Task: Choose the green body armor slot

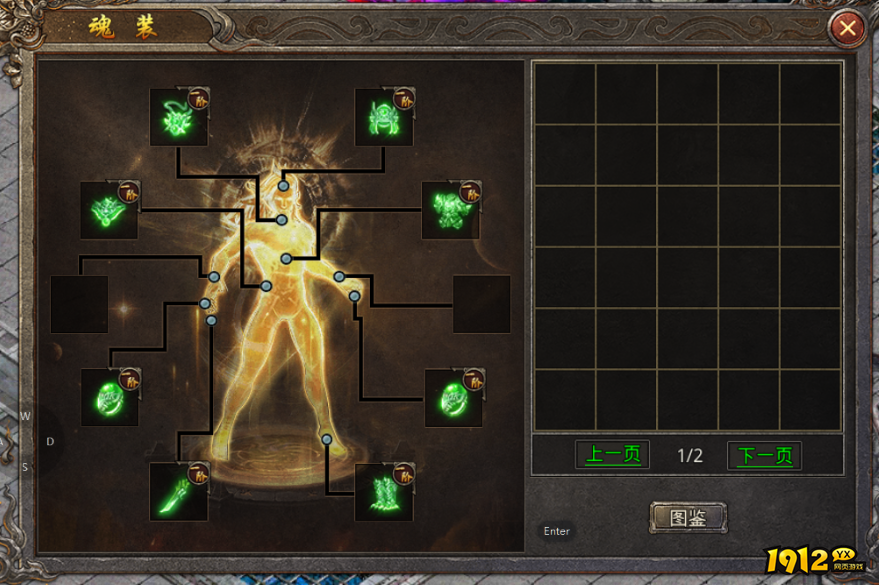Action: [x=450, y=210]
